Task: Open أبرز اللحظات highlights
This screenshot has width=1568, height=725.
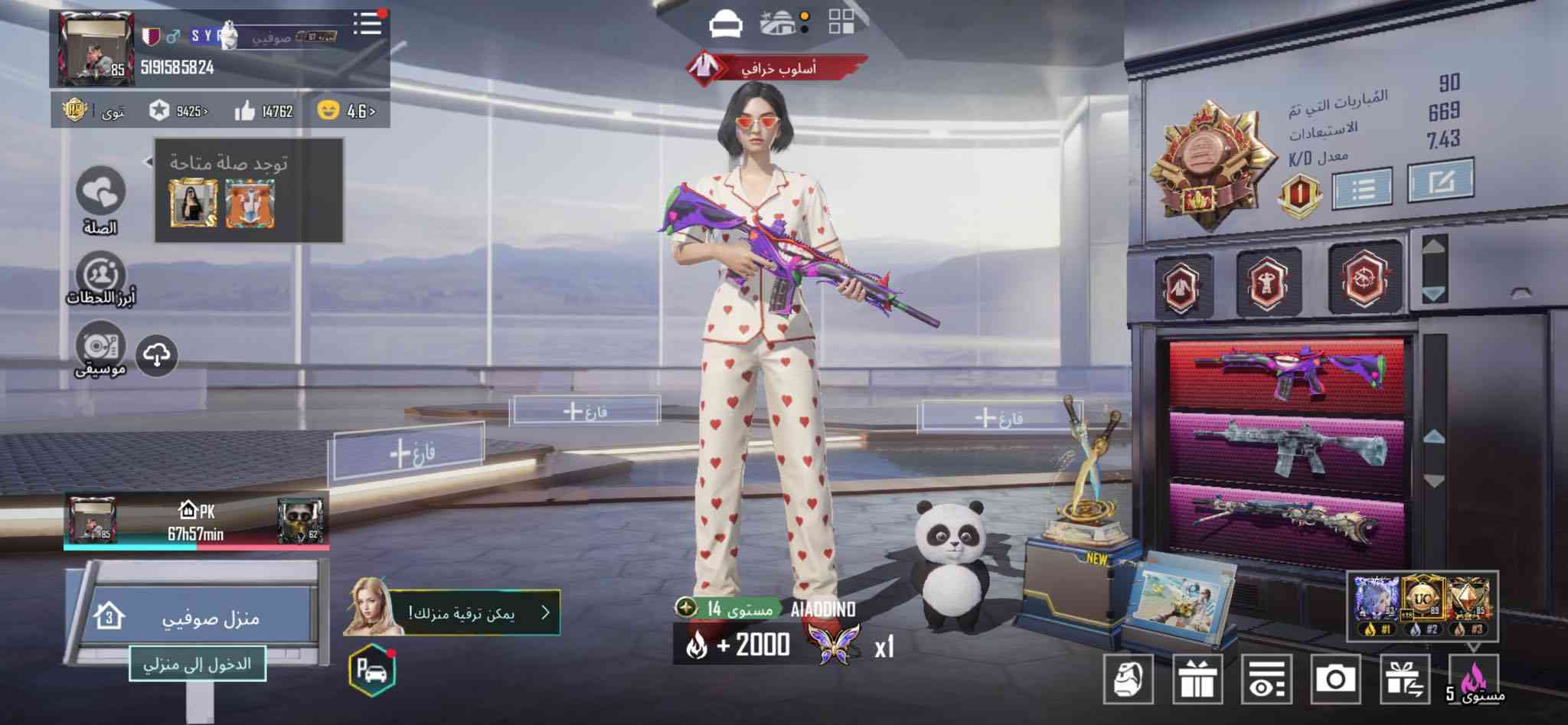Action: [101, 274]
